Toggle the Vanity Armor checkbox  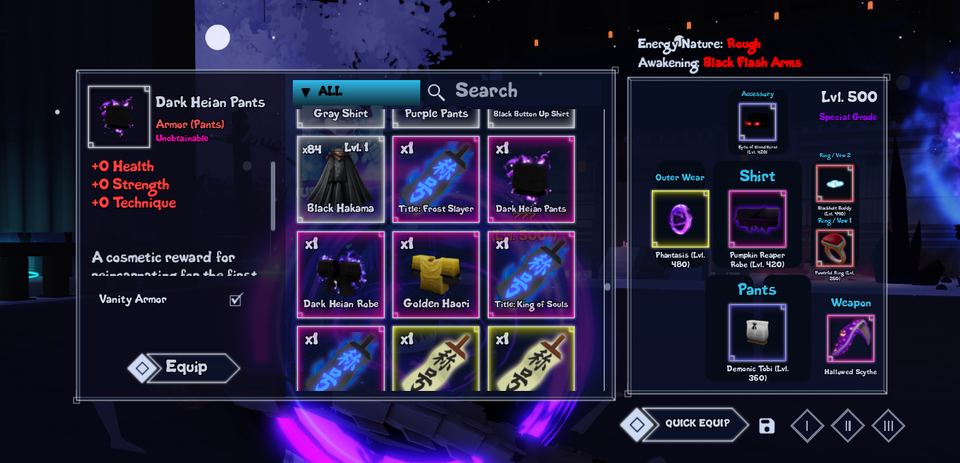[236, 299]
